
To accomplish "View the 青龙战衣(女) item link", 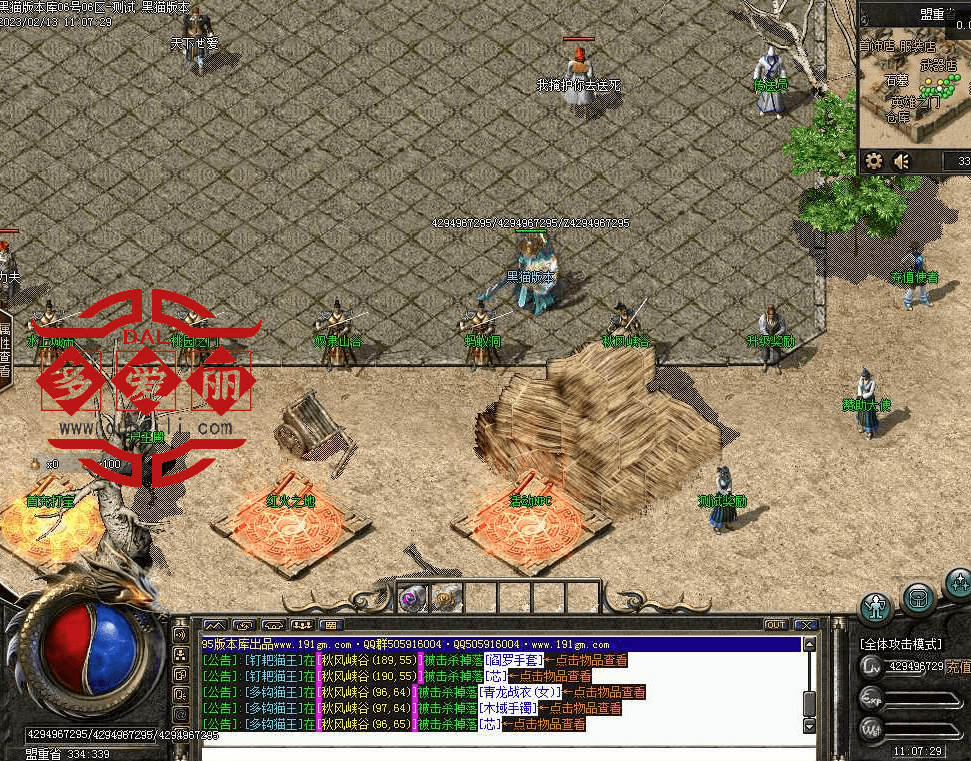I will tap(519, 692).
